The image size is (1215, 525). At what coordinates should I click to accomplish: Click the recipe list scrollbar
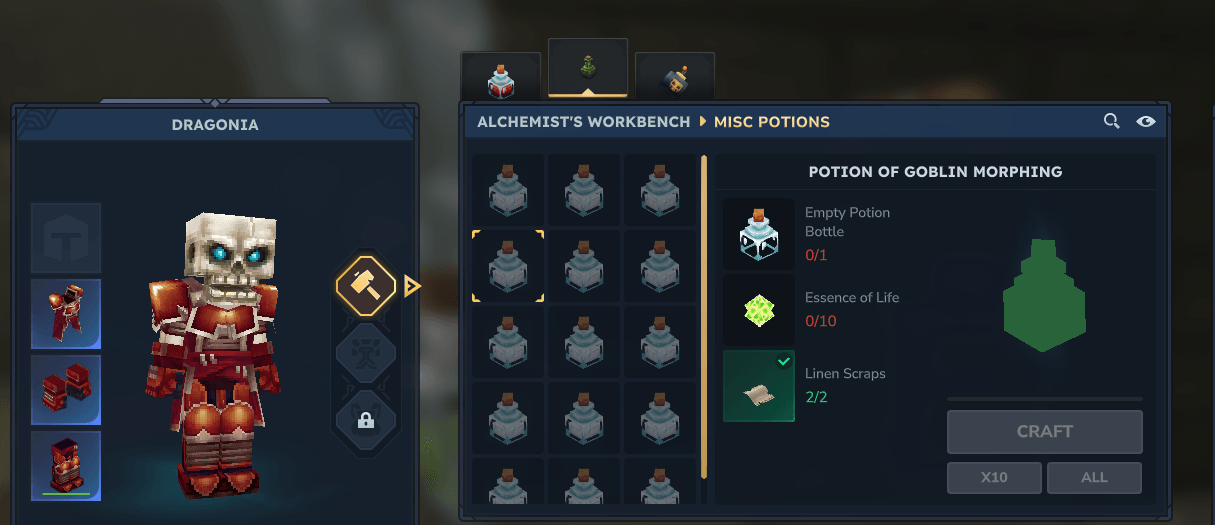pos(704,316)
